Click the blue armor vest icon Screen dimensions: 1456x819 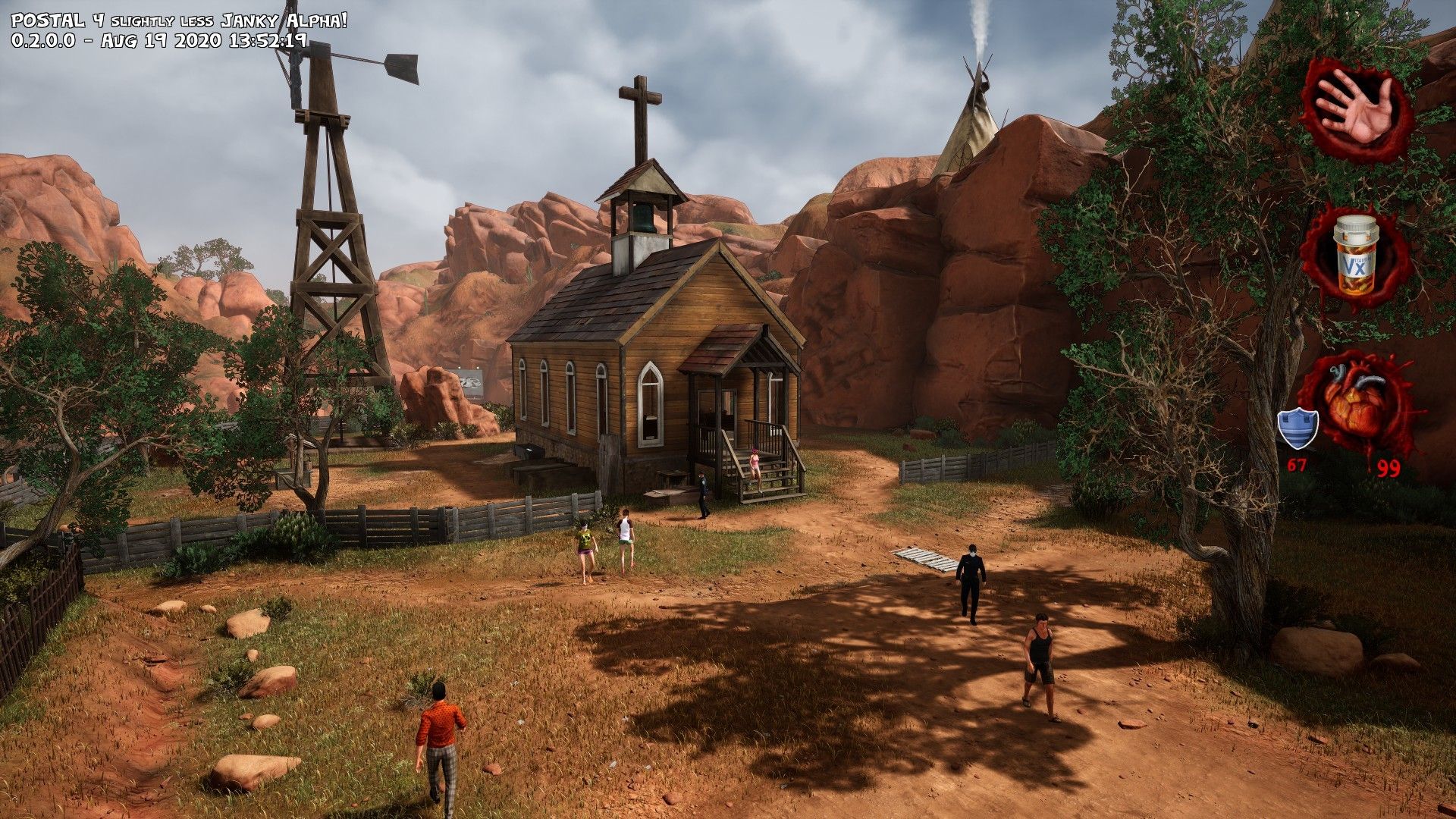(1298, 428)
